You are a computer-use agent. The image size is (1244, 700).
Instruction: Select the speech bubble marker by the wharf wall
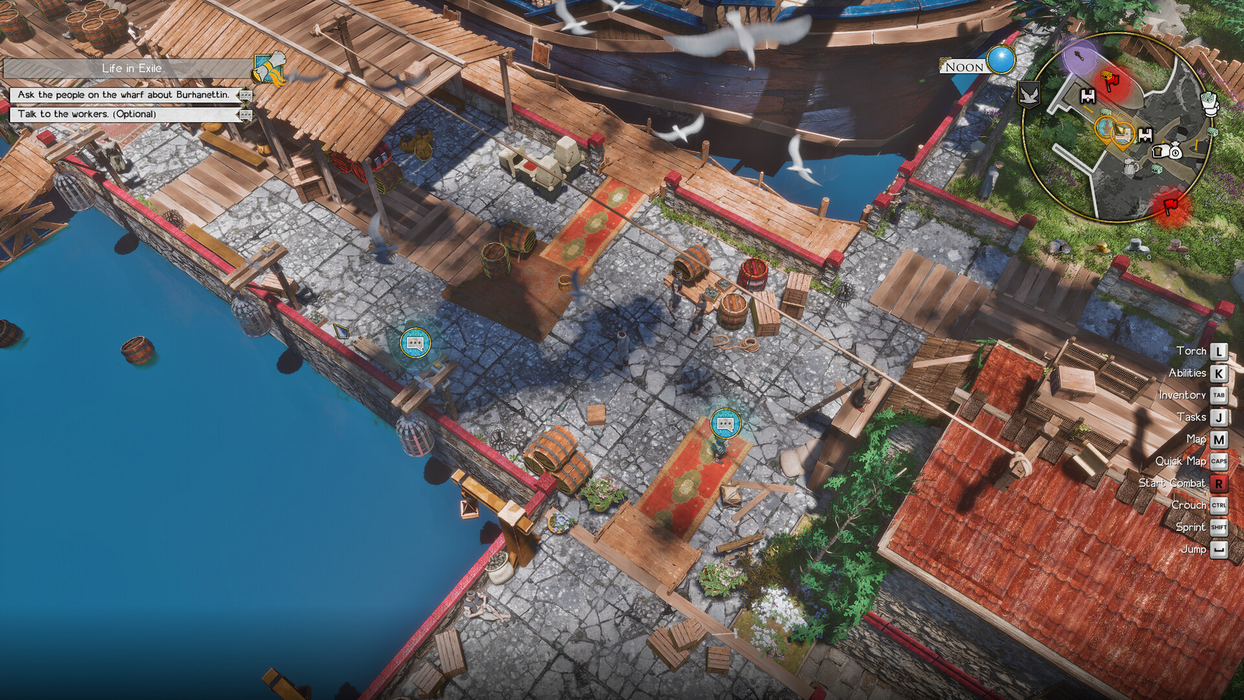(x=415, y=343)
